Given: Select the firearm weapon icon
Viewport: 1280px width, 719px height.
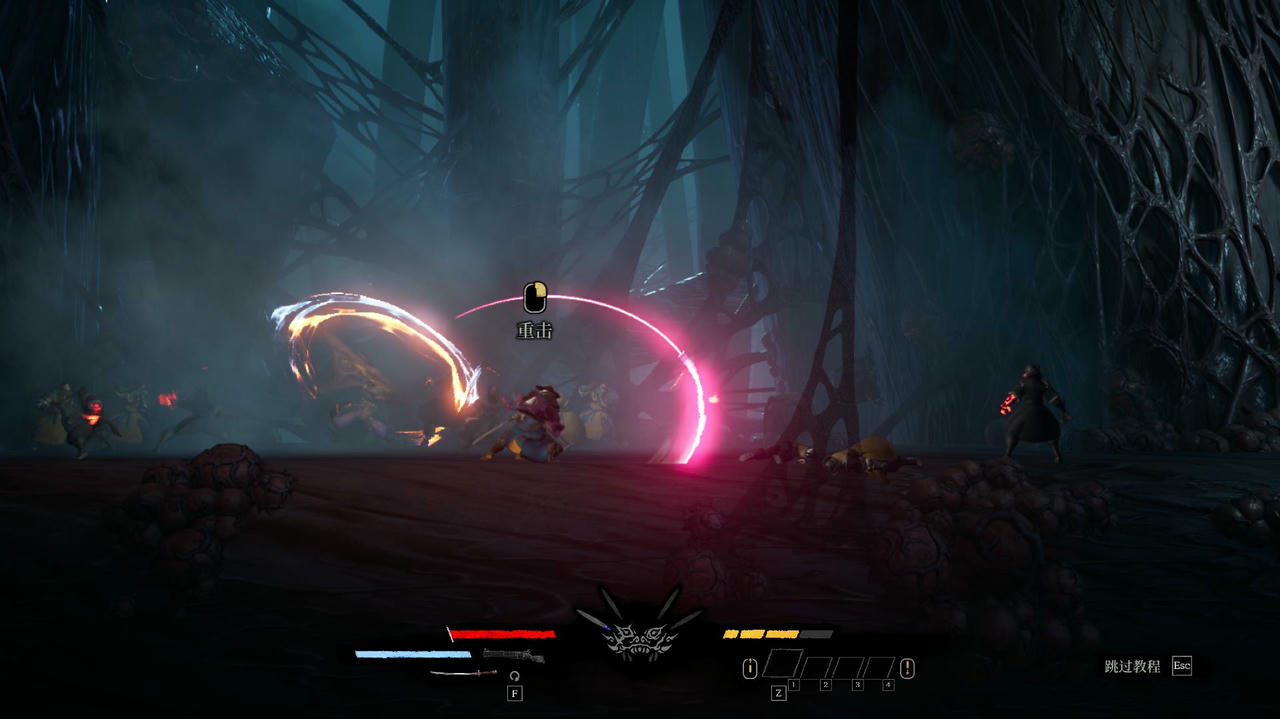Looking at the screenshot, I should [x=513, y=656].
